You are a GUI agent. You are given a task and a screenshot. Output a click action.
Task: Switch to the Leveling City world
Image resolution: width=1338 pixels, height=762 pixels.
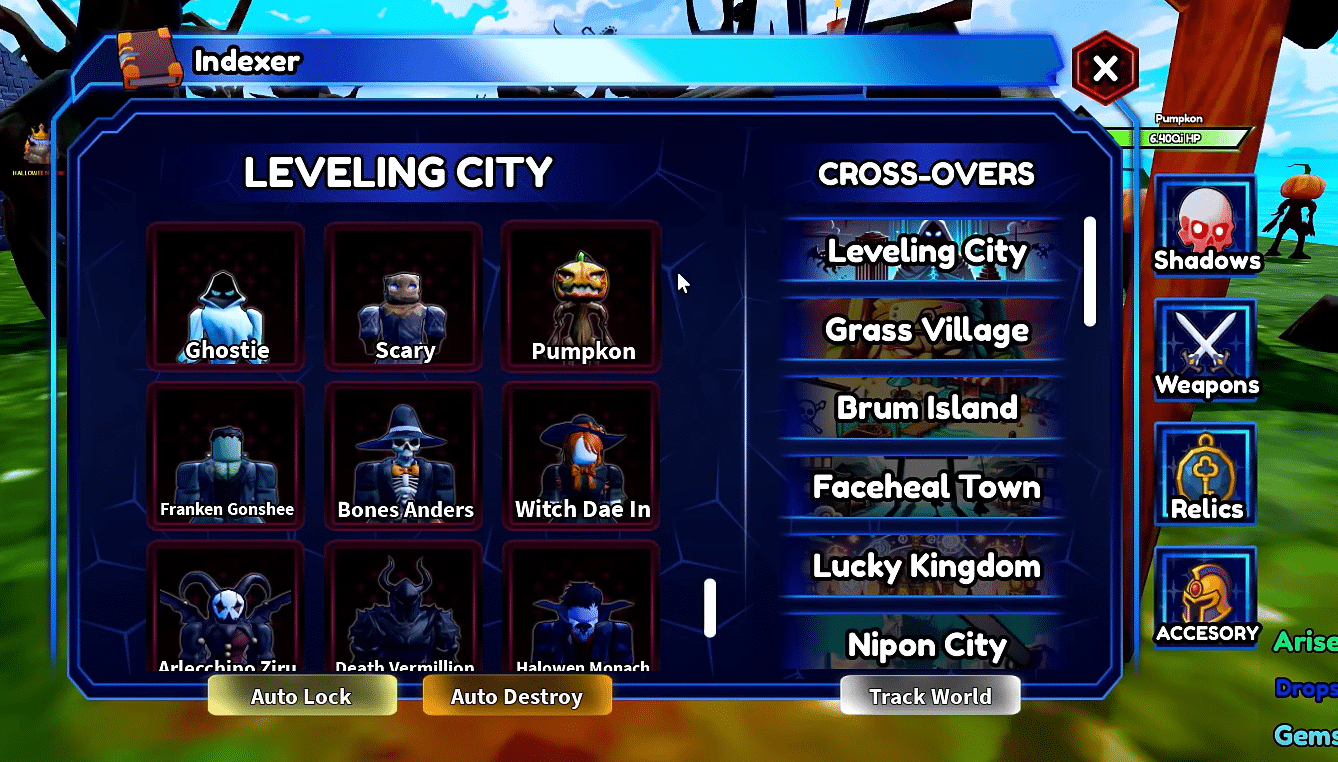click(926, 251)
